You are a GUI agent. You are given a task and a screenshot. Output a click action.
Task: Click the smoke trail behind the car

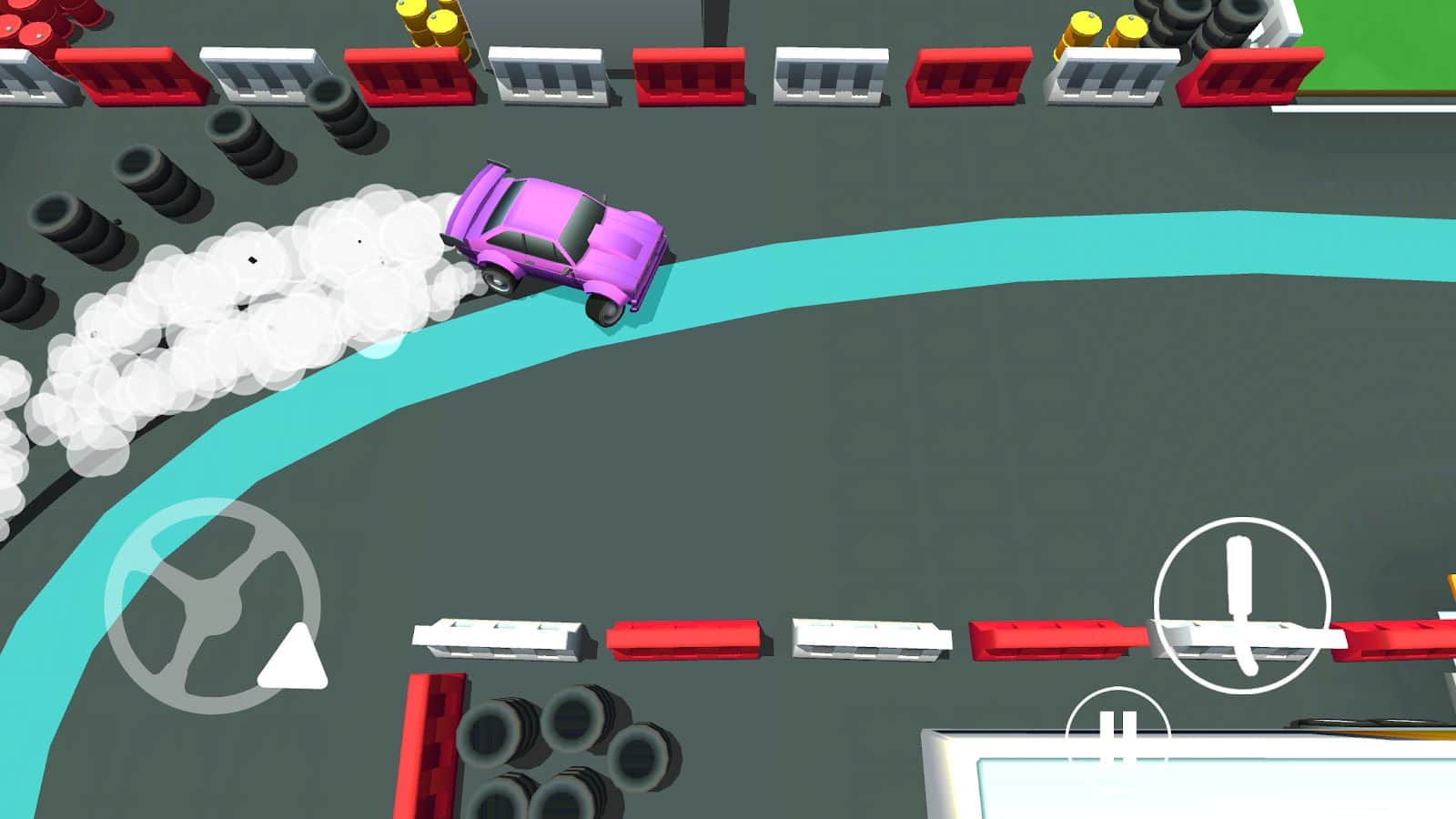point(255,300)
